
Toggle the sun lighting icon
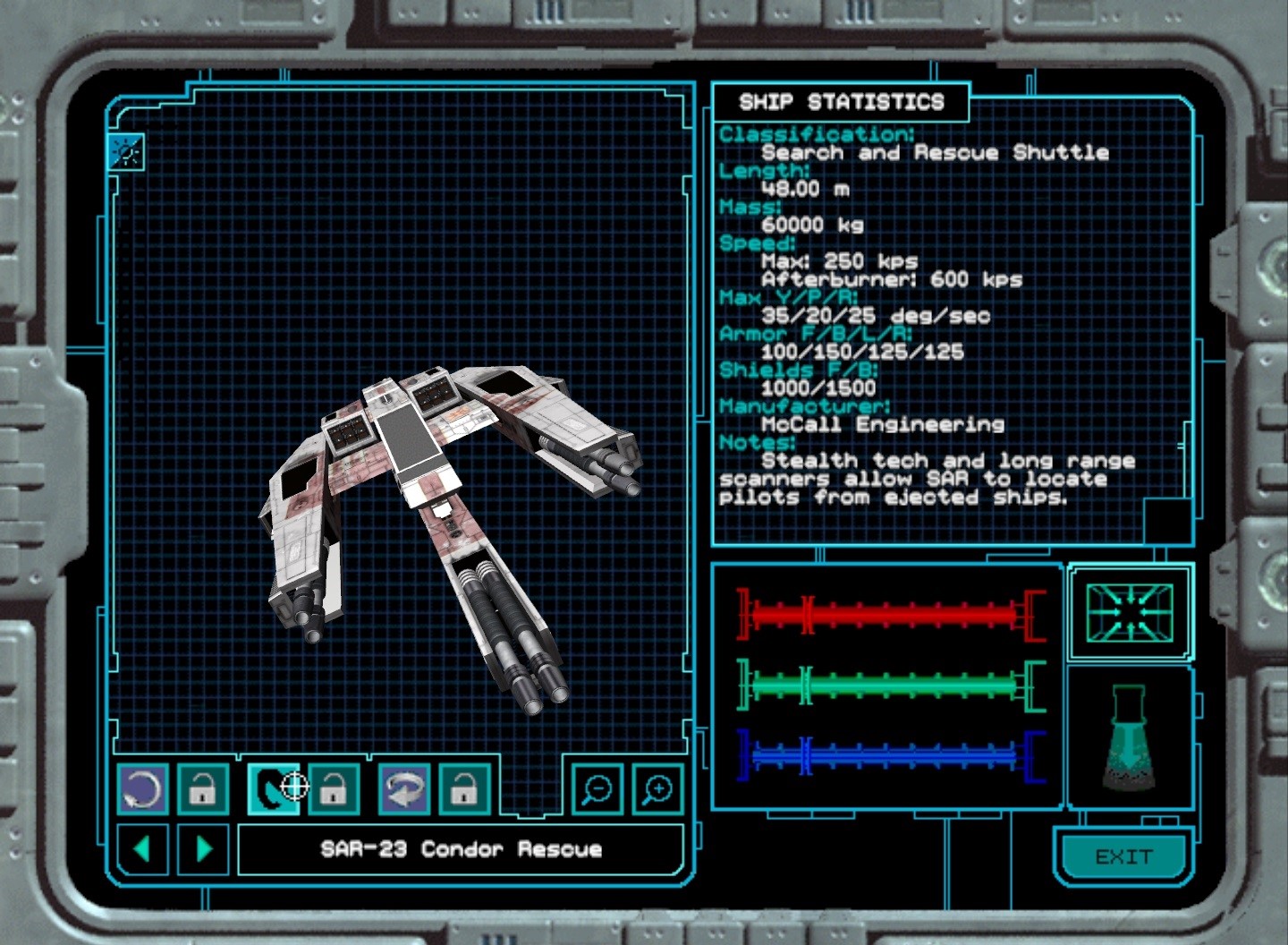tap(126, 153)
